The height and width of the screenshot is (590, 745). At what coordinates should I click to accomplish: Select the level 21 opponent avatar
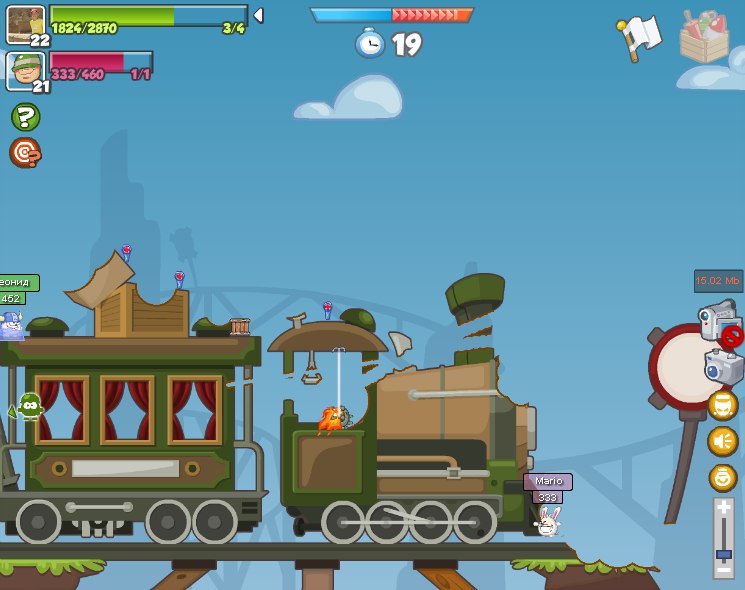point(25,70)
